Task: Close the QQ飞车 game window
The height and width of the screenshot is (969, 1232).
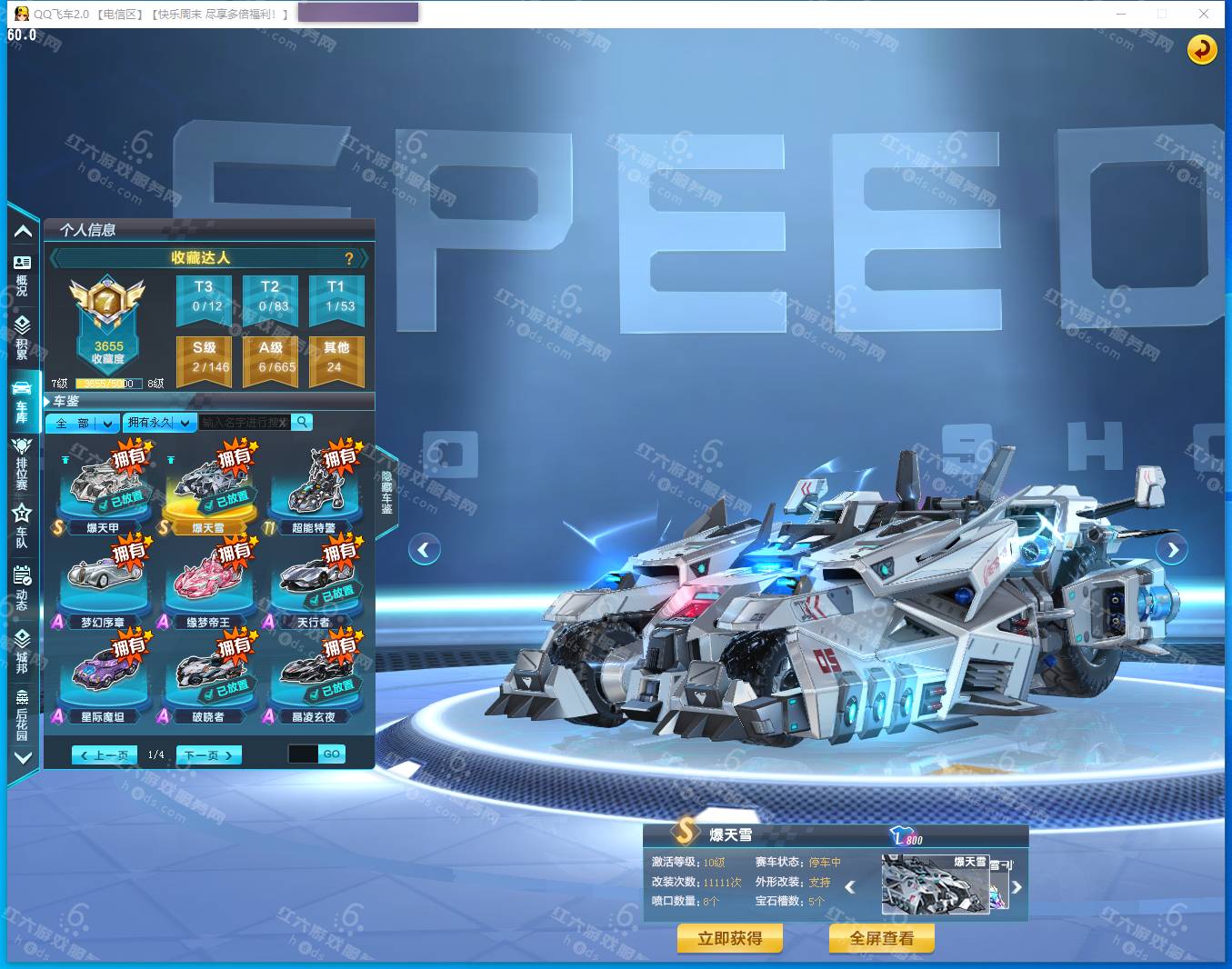Action: (1204, 14)
